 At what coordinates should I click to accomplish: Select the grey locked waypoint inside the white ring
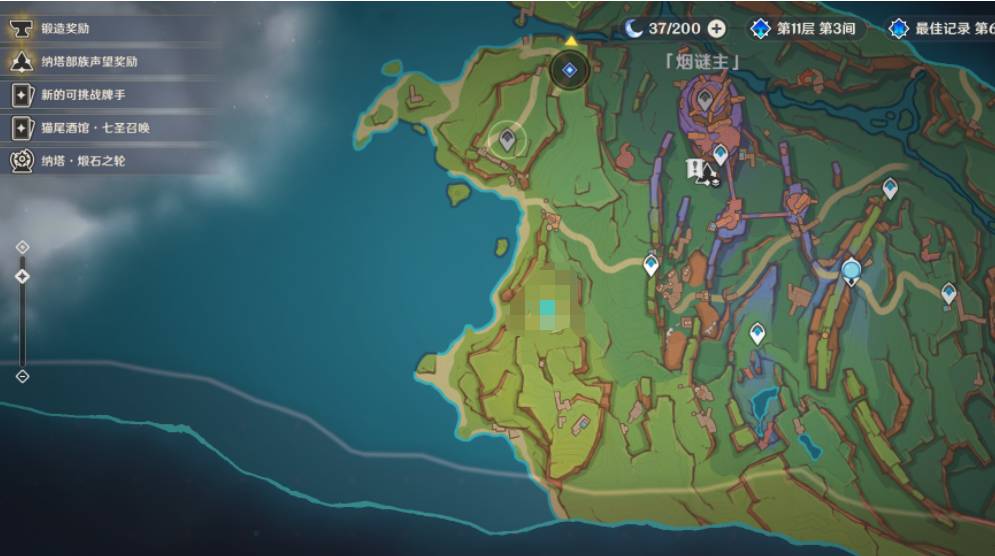tap(507, 139)
